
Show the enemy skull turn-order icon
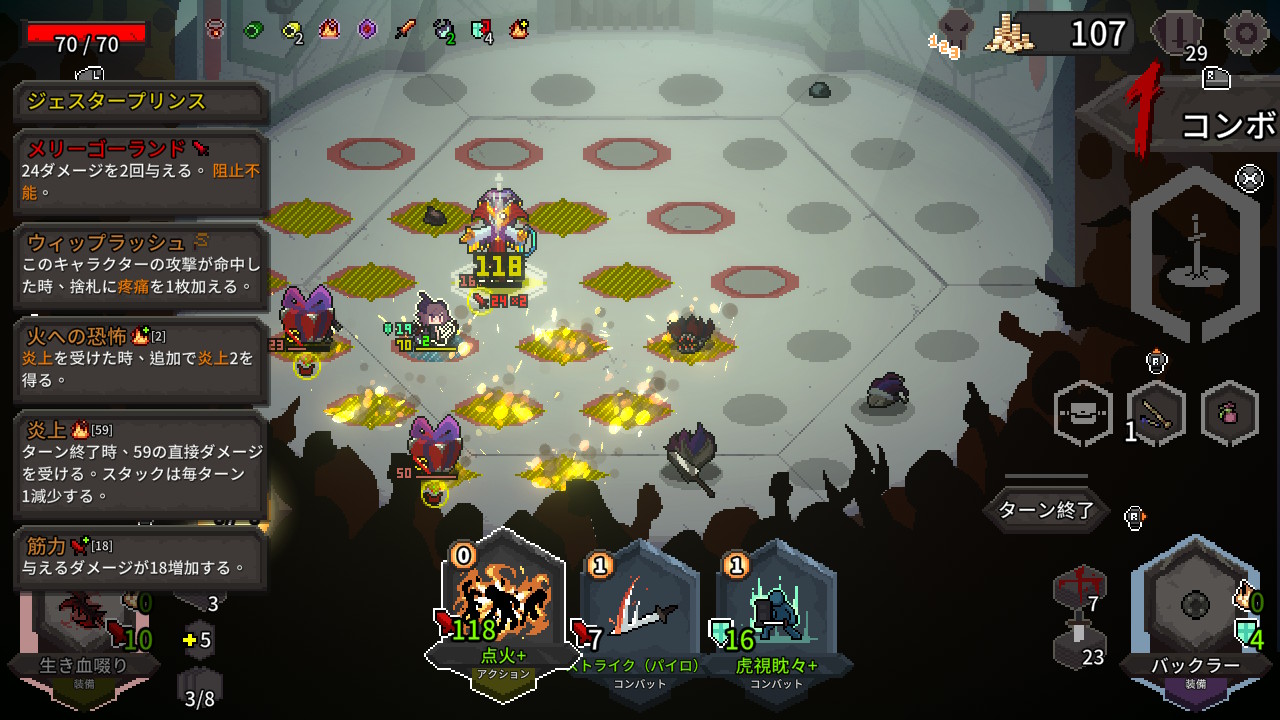[x=956, y=30]
